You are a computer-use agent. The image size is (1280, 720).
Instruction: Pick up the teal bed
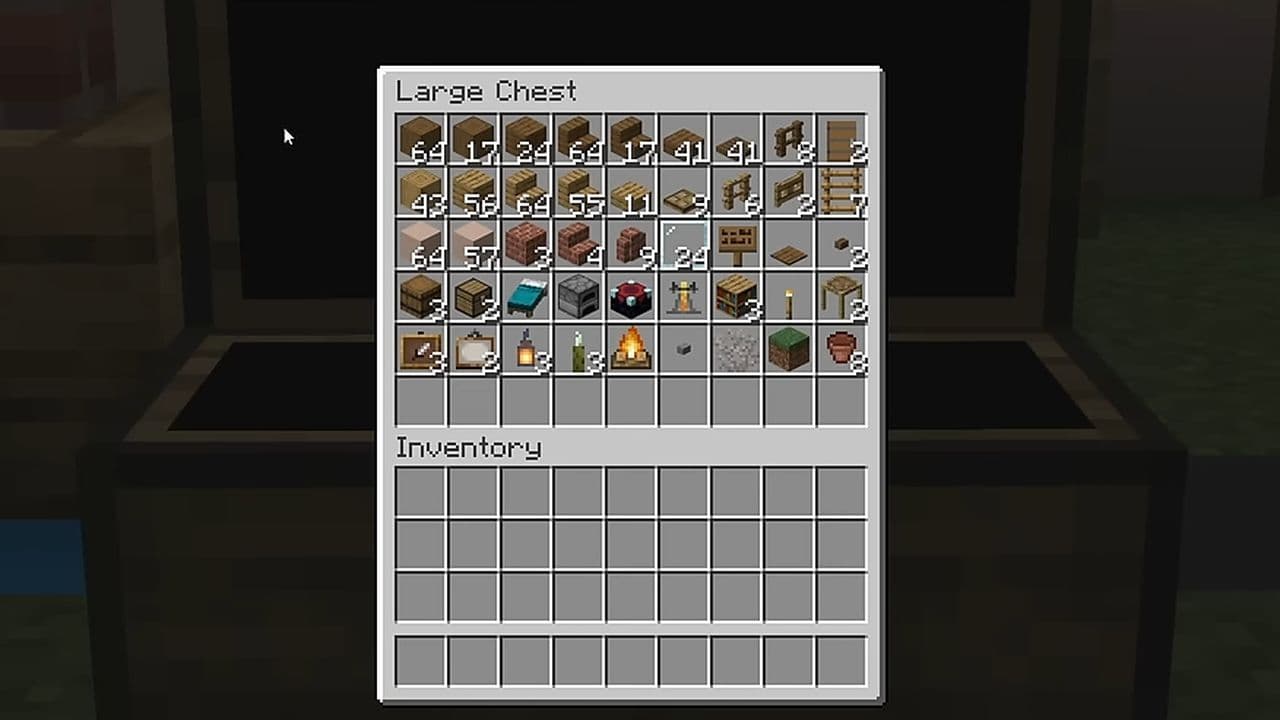pos(526,296)
